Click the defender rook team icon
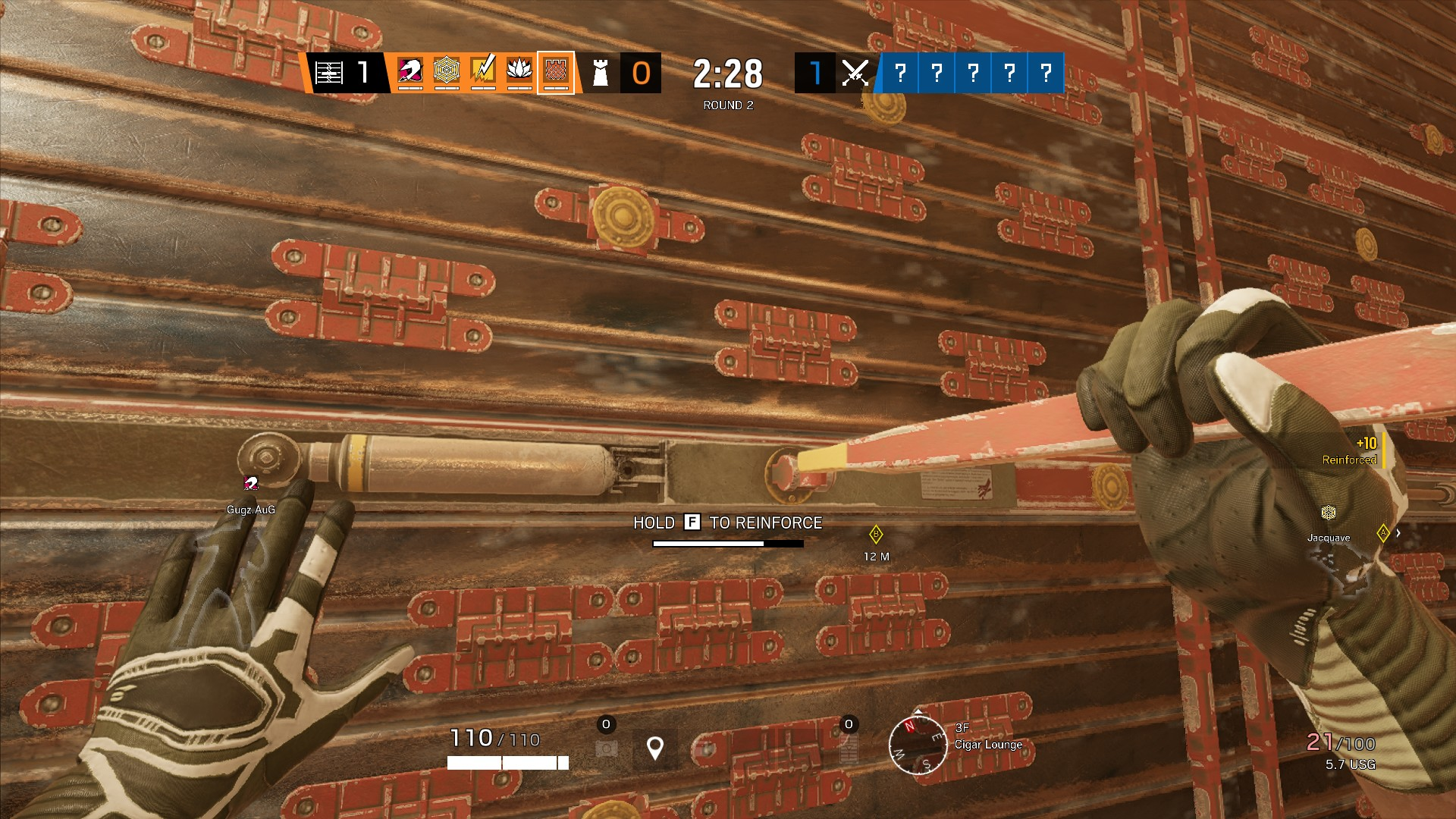The height and width of the screenshot is (819, 1456). (x=600, y=73)
